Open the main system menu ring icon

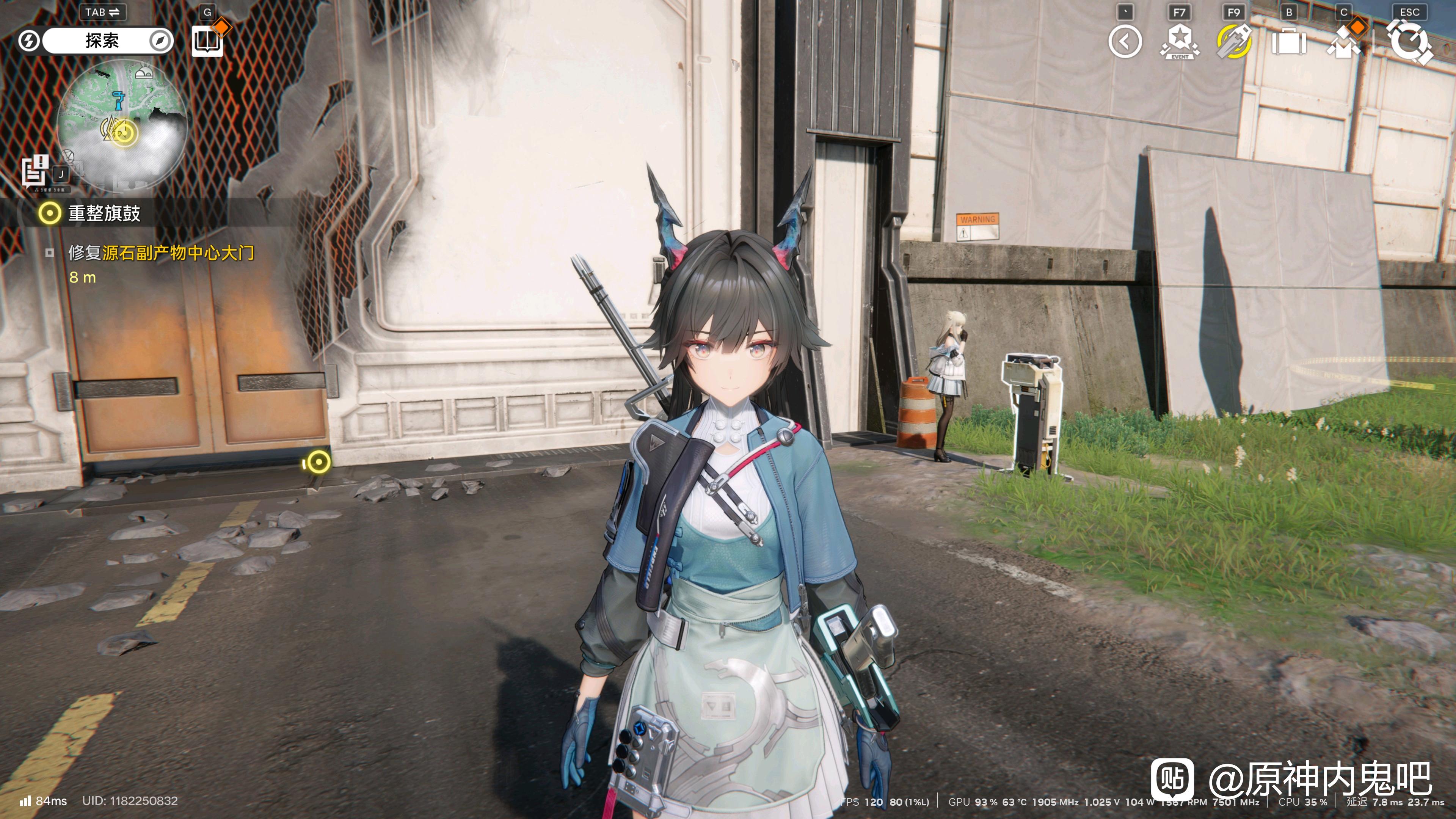tap(1410, 41)
